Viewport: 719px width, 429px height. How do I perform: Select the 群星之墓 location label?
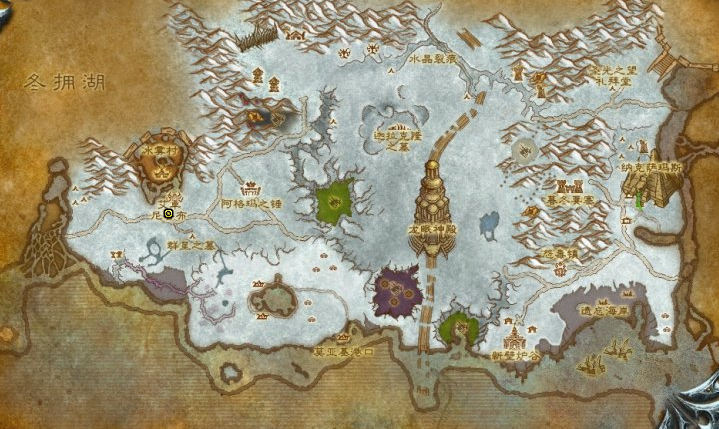tap(190, 244)
